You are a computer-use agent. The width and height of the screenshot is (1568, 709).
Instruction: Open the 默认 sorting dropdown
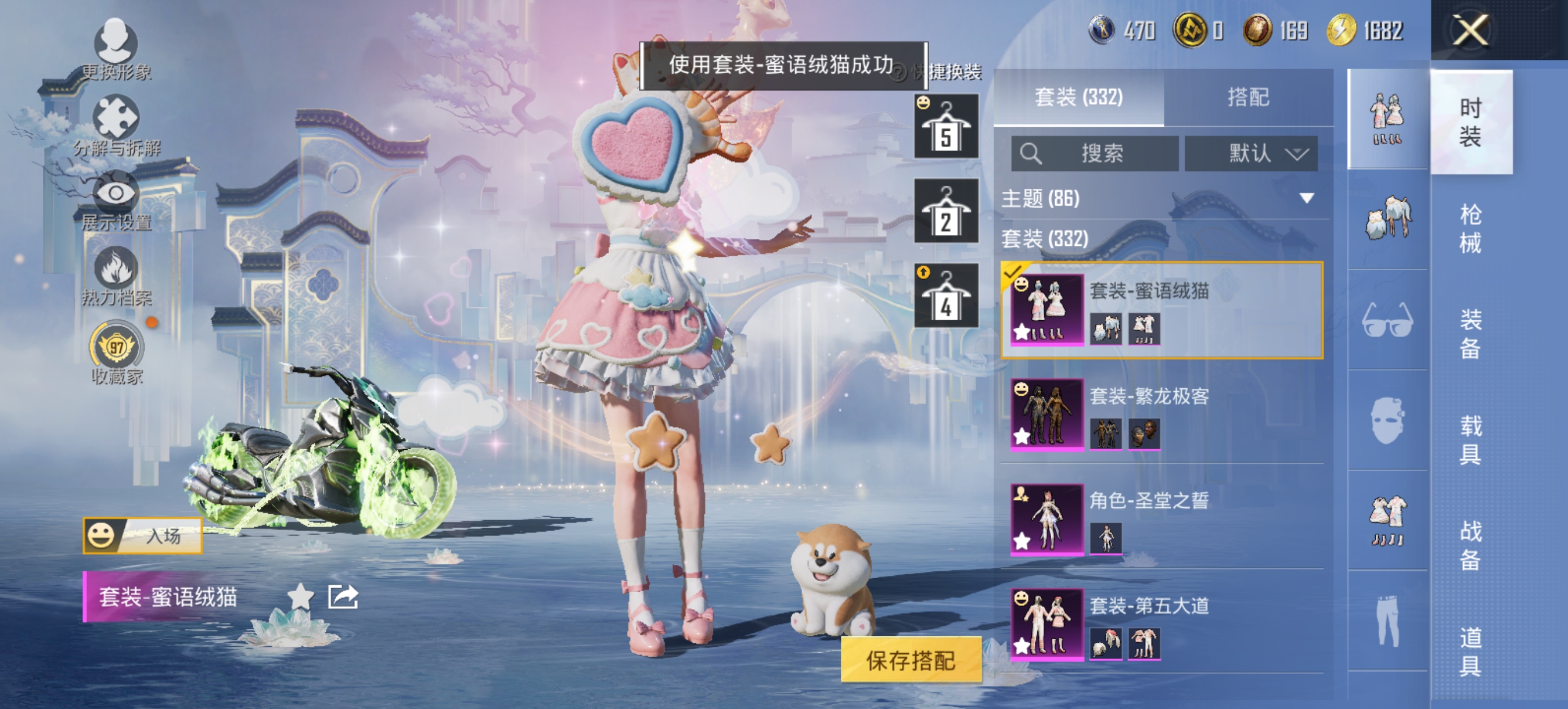click(1251, 154)
